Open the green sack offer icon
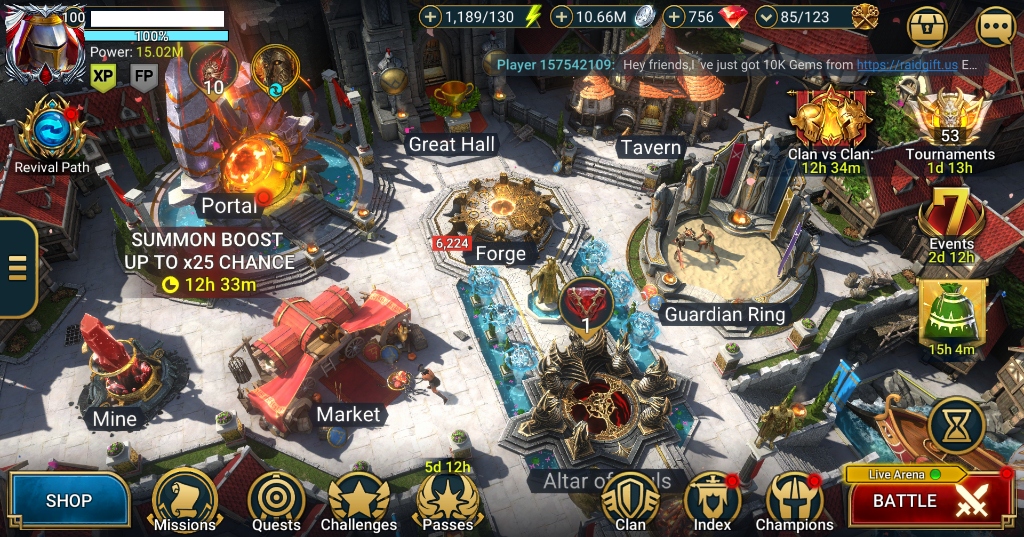The height and width of the screenshot is (537, 1024). coord(952,314)
